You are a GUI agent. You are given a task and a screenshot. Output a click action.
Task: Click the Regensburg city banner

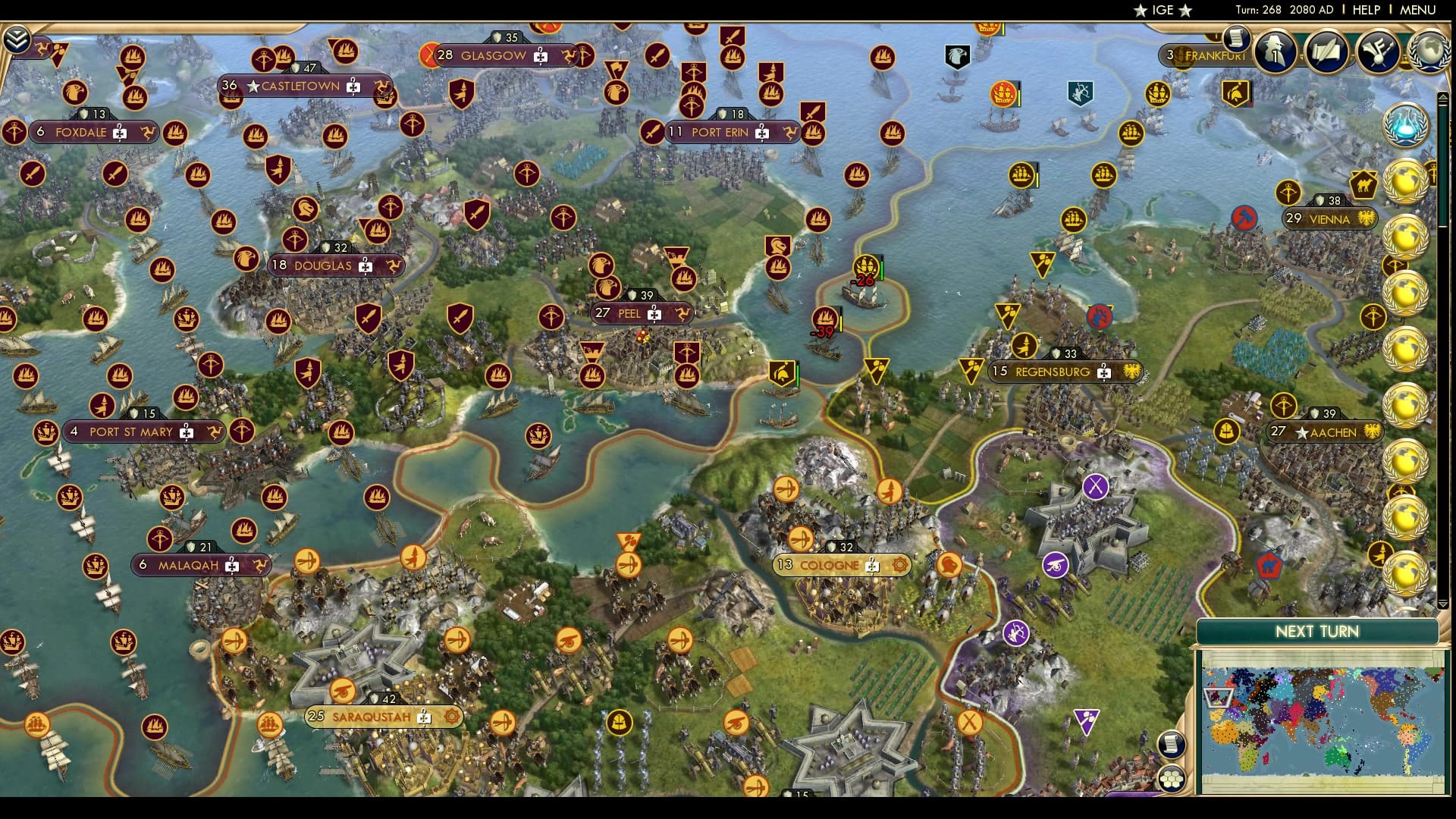1054,372
